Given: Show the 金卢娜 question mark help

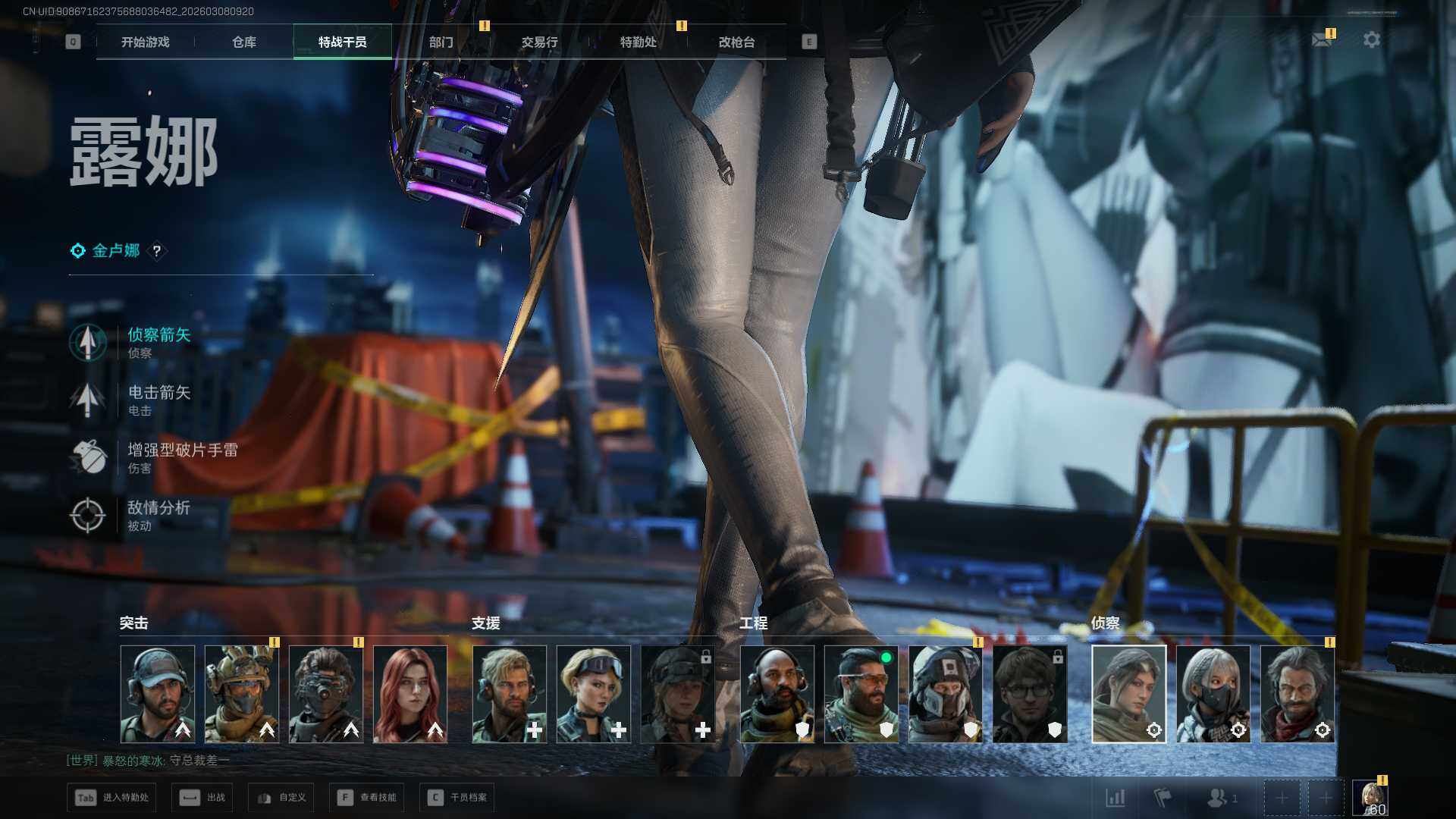Looking at the screenshot, I should click(x=157, y=251).
